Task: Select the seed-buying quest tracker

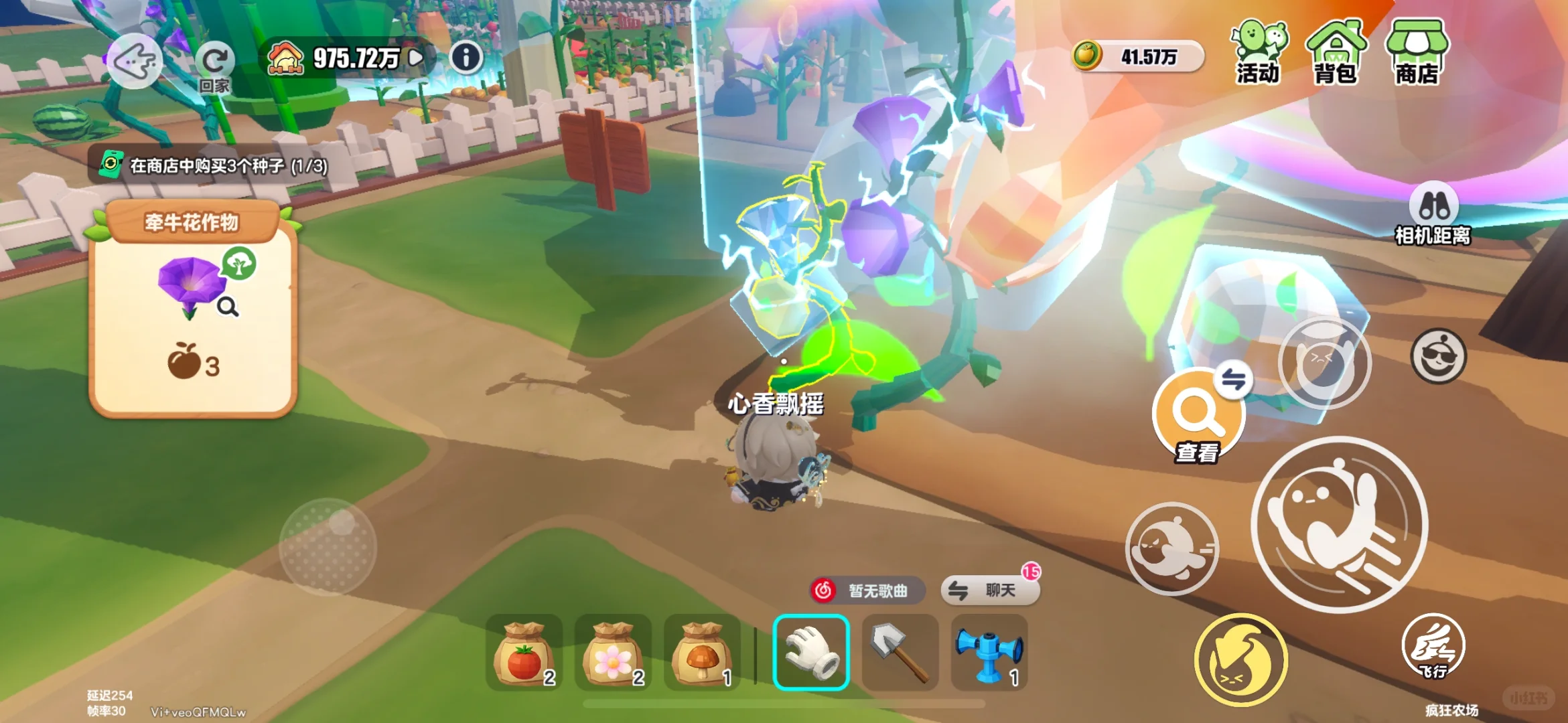Action: point(214,165)
